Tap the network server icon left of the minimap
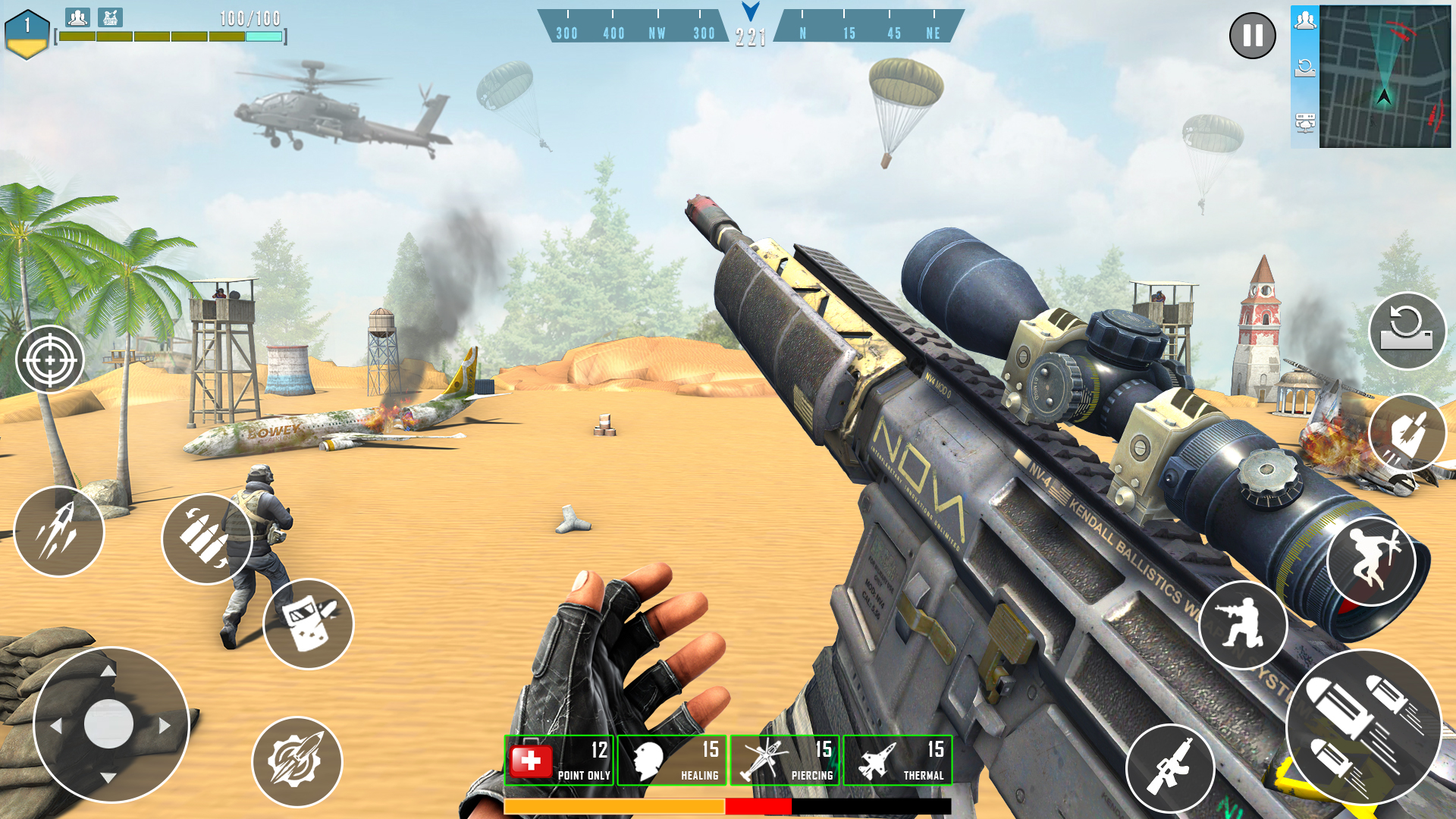The width and height of the screenshot is (1456, 819). pyautogui.click(x=1305, y=120)
